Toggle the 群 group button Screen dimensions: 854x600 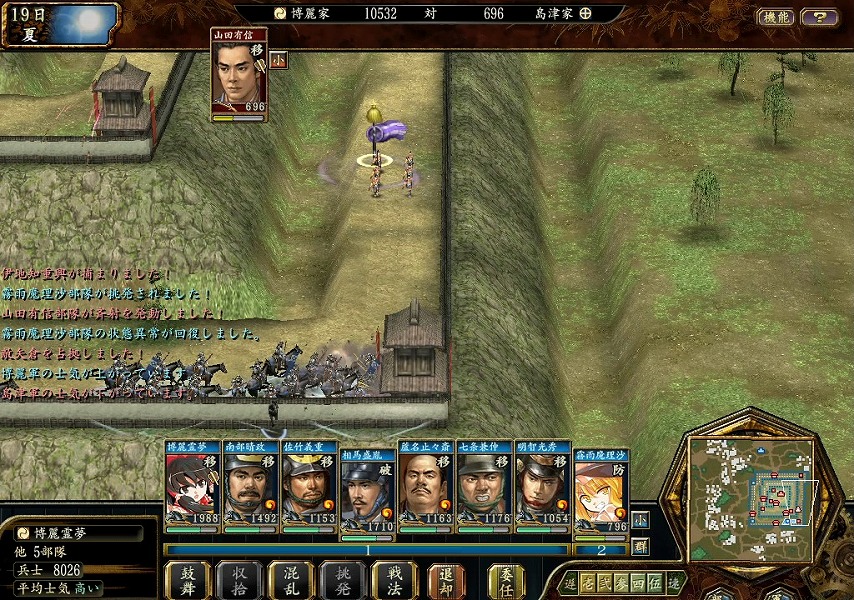(x=640, y=546)
